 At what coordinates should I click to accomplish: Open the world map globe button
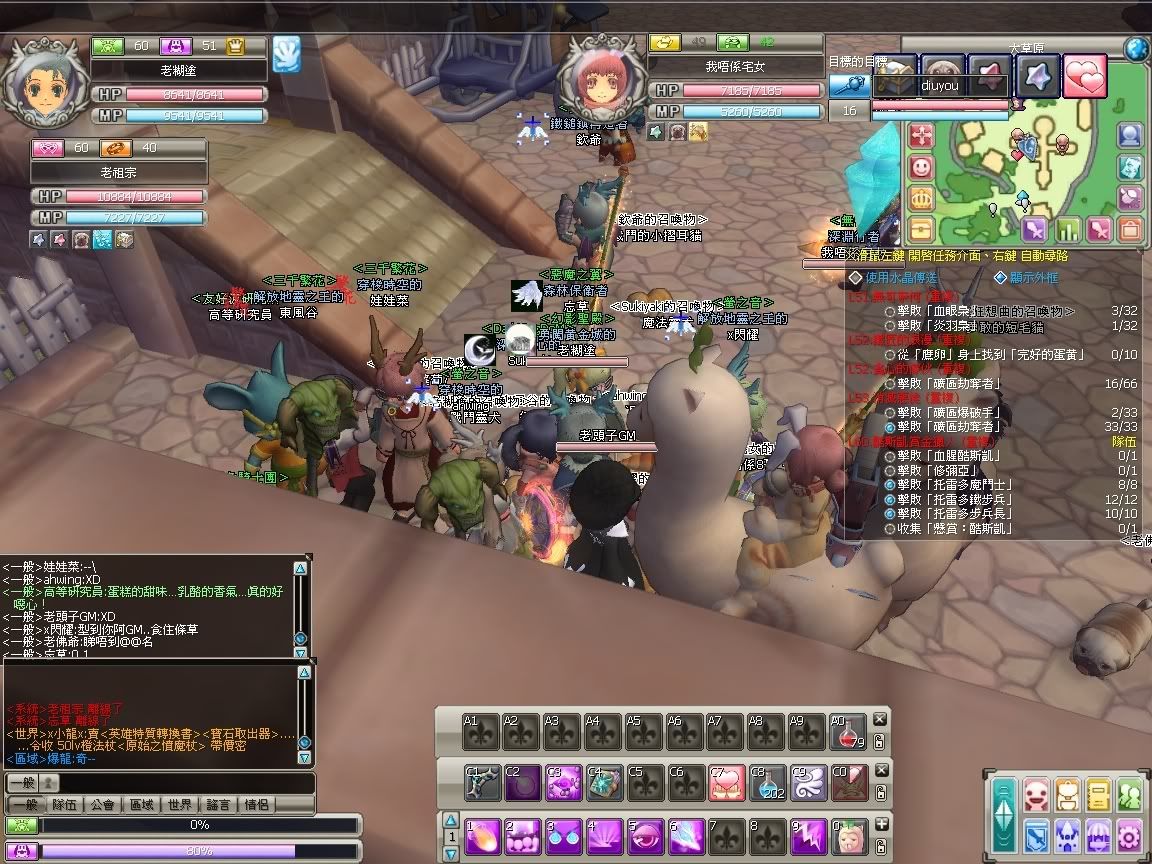click(x=1136, y=48)
